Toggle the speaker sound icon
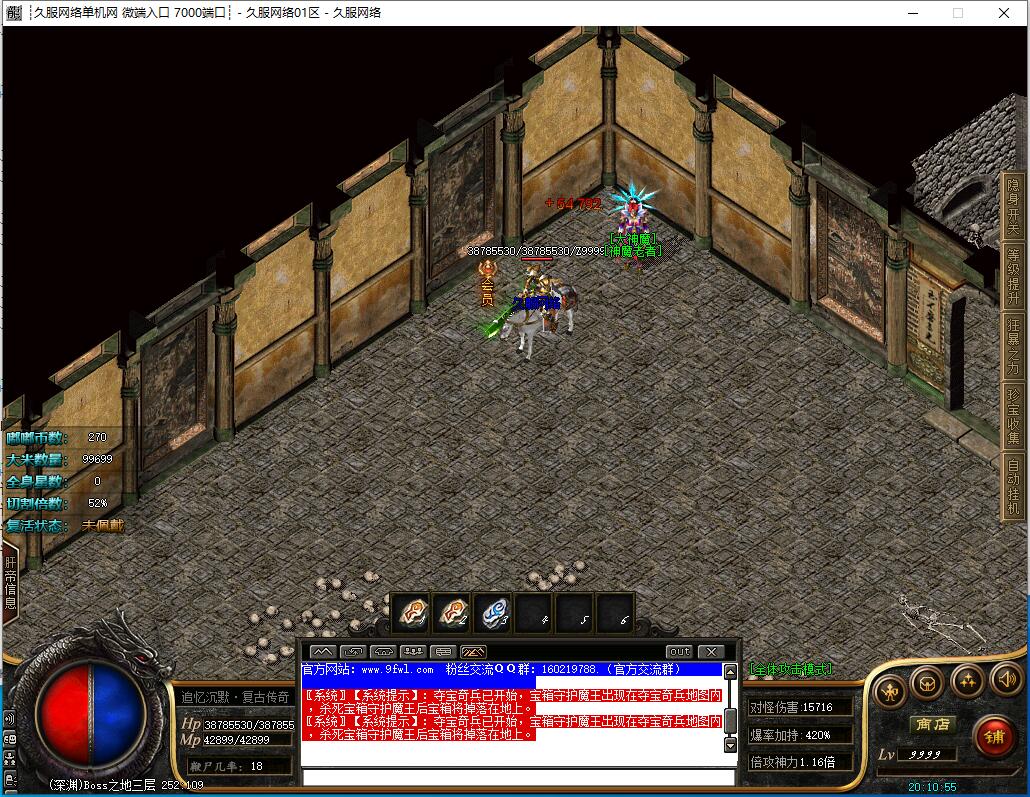This screenshot has width=1030, height=797. pos(1005,680)
